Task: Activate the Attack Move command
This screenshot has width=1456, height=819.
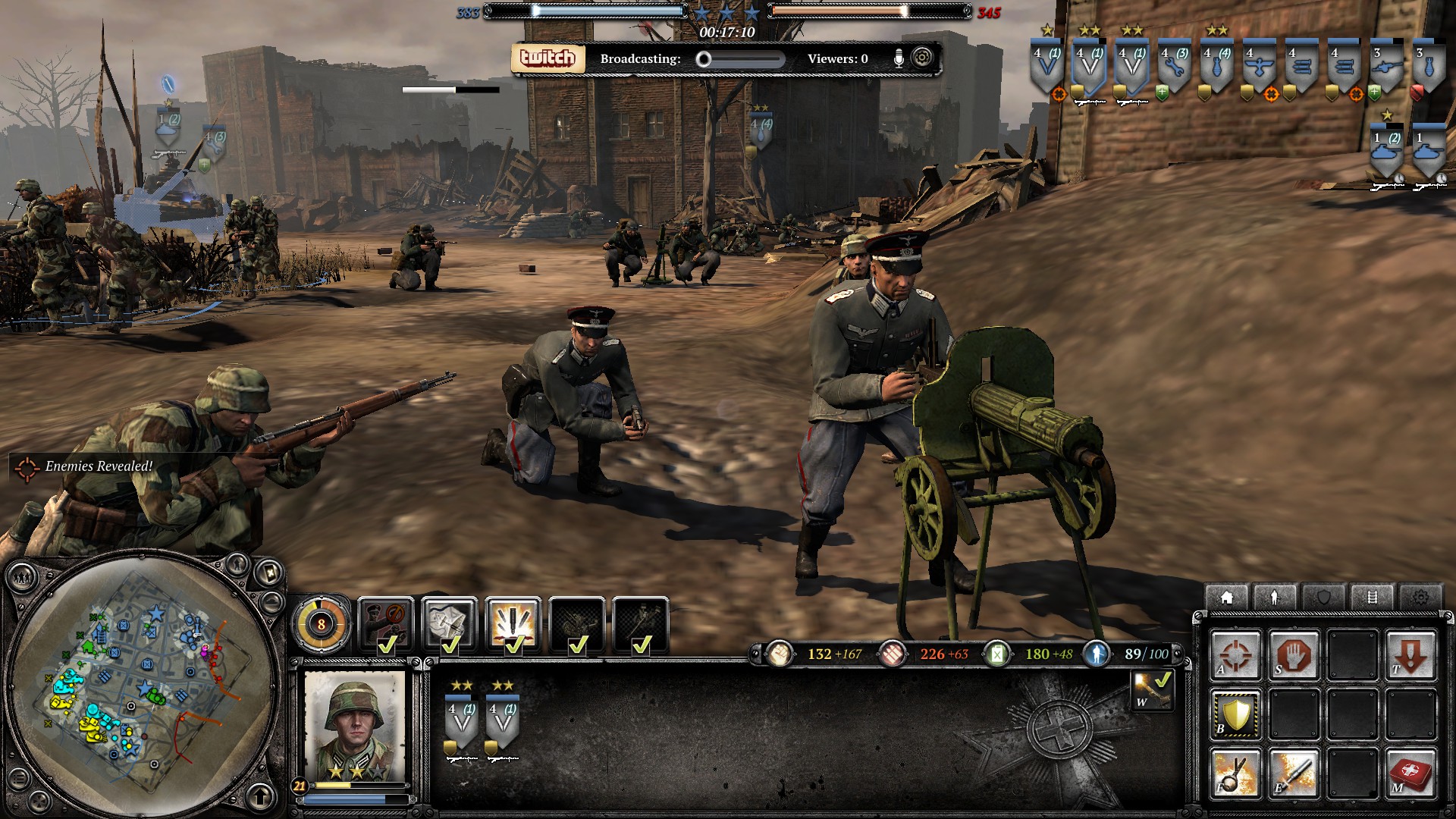Action: pos(1235,654)
